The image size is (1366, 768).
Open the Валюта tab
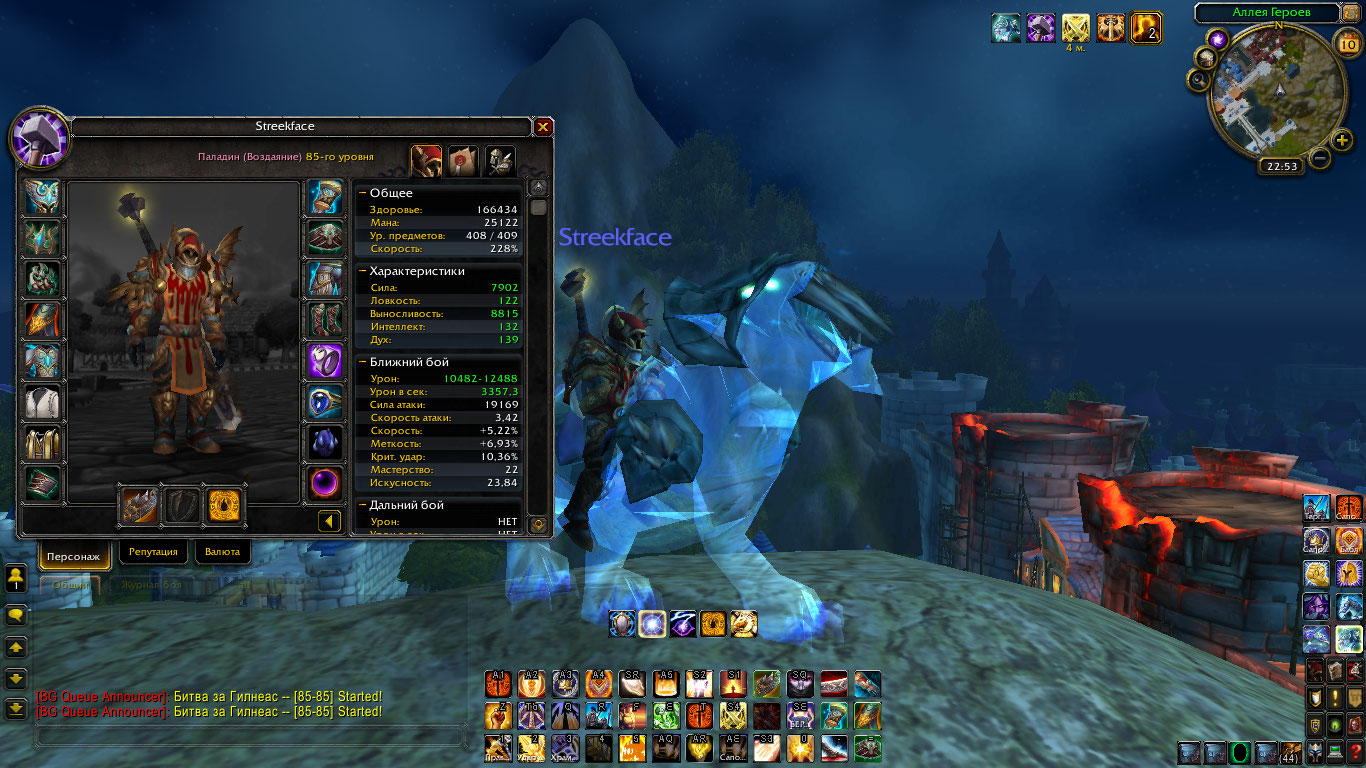[222, 552]
